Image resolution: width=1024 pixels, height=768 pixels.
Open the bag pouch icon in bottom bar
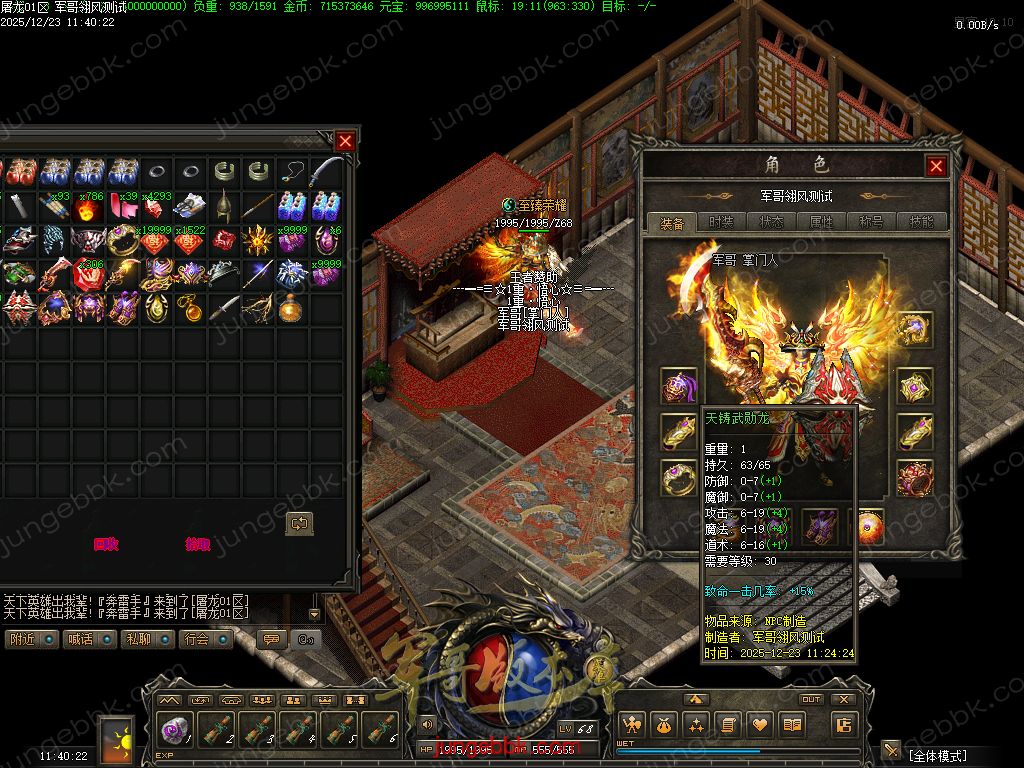click(x=664, y=725)
